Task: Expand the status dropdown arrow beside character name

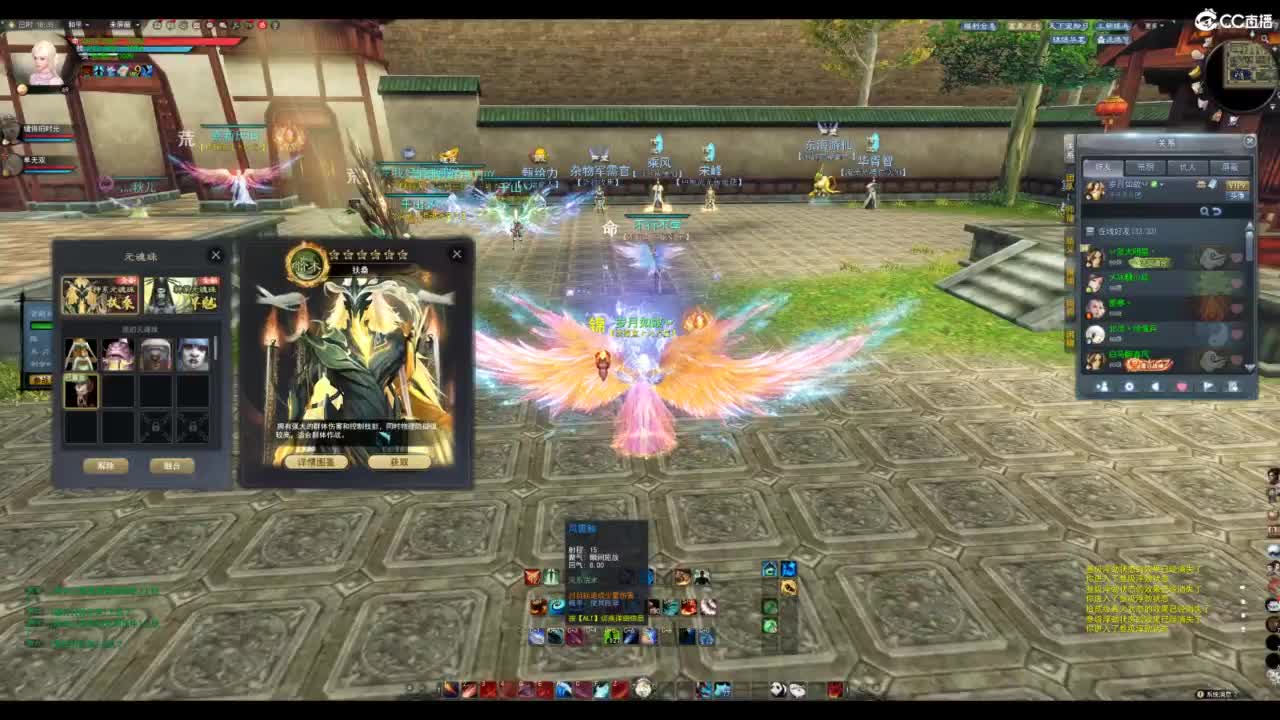Action: click(1162, 183)
